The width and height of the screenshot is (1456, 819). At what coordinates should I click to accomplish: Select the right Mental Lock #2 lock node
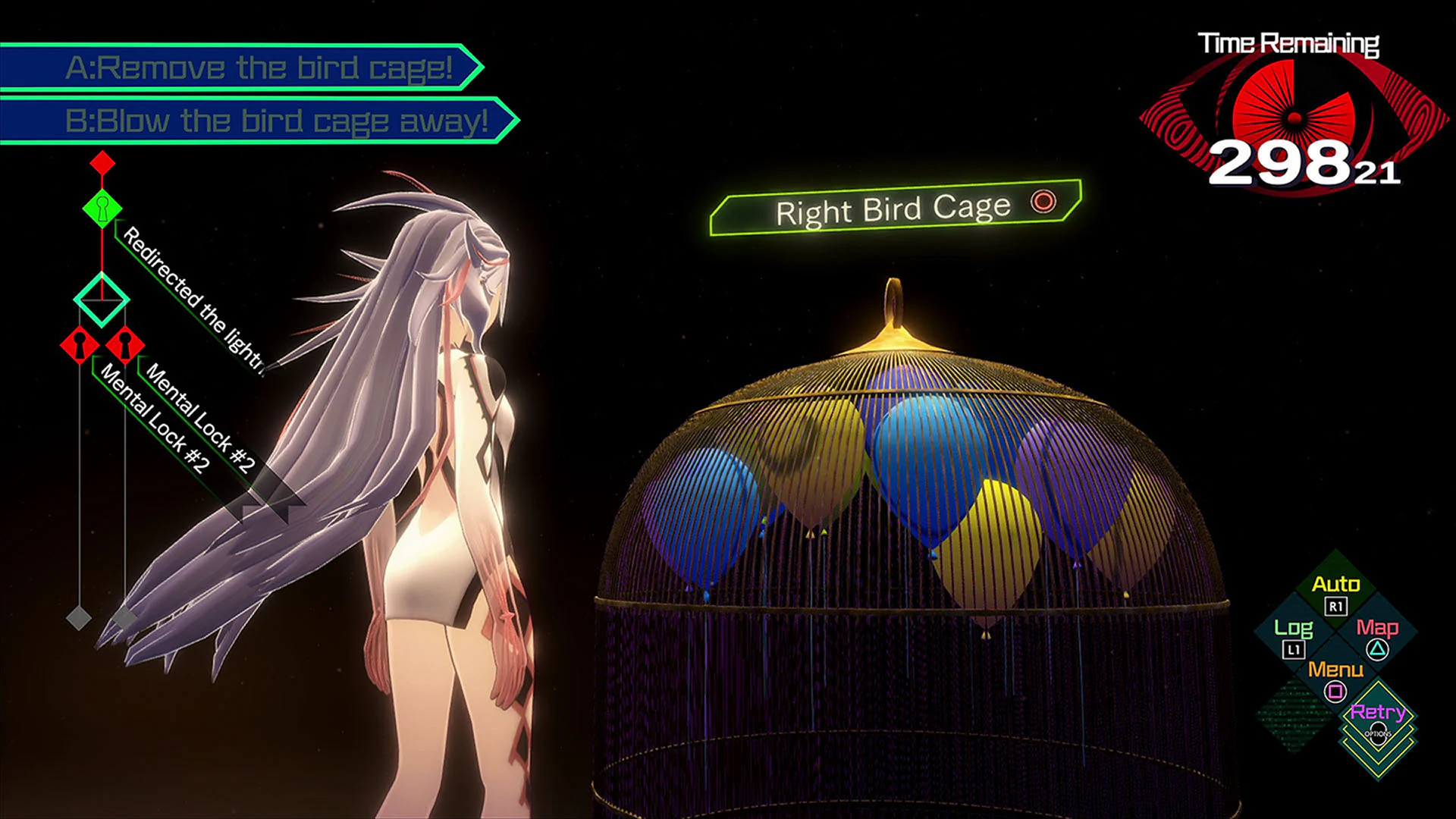coord(124,345)
